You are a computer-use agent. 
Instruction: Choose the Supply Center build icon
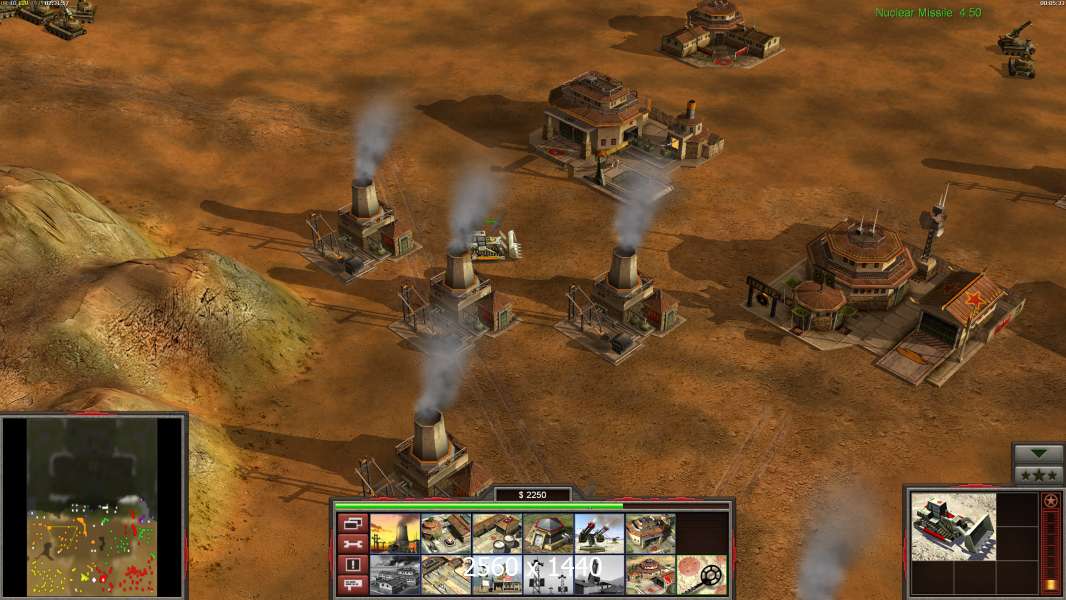(x=497, y=534)
